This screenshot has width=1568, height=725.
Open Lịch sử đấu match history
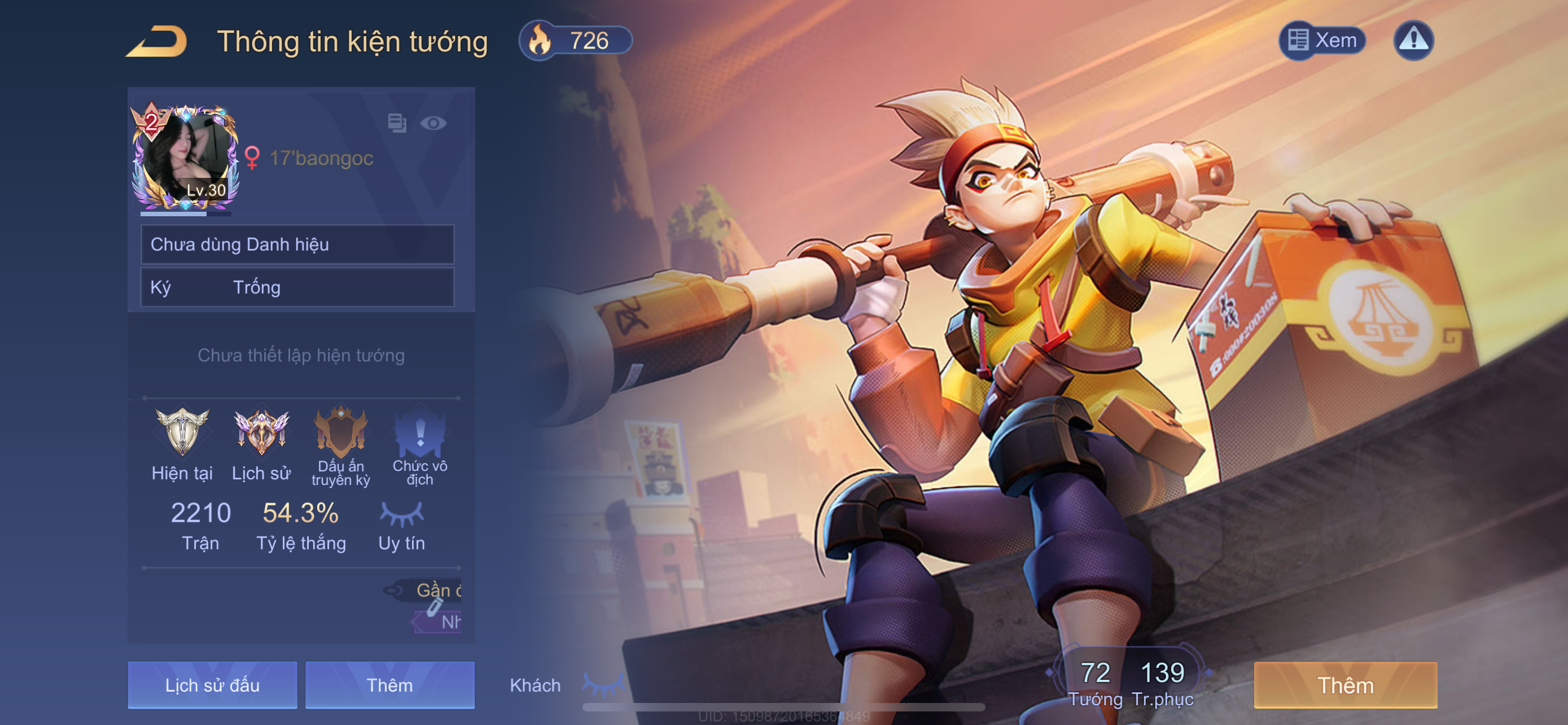coord(212,685)
